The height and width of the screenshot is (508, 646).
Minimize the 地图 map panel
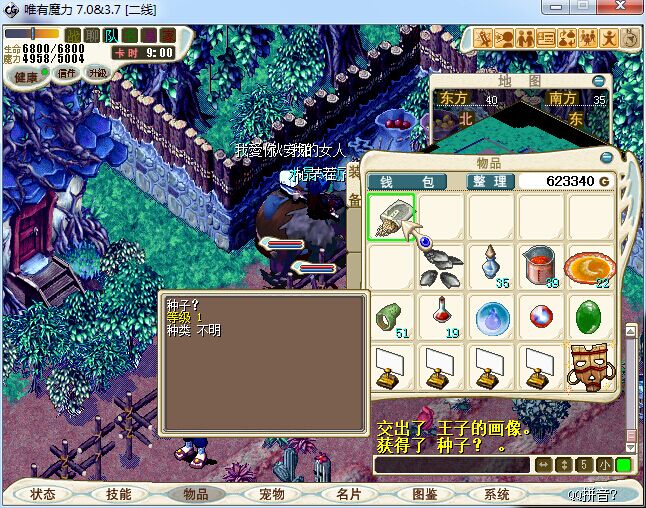click(x=597, y=80)
